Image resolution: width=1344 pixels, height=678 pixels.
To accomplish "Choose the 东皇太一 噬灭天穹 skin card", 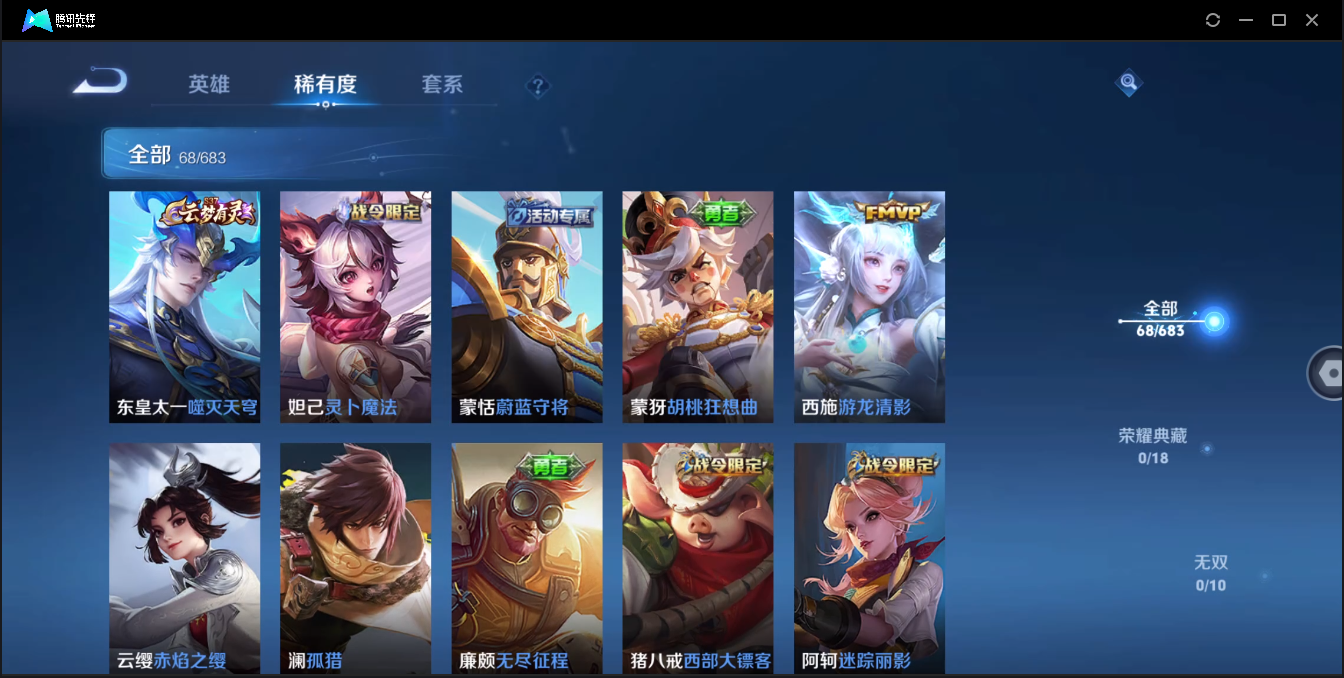I will click(184, 306).
